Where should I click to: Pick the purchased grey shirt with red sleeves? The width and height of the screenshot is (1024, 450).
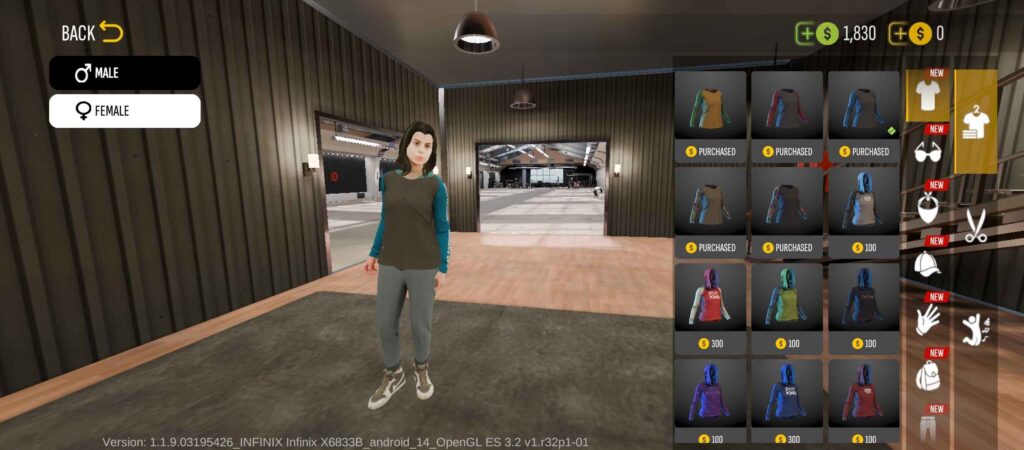click(787, 111)
